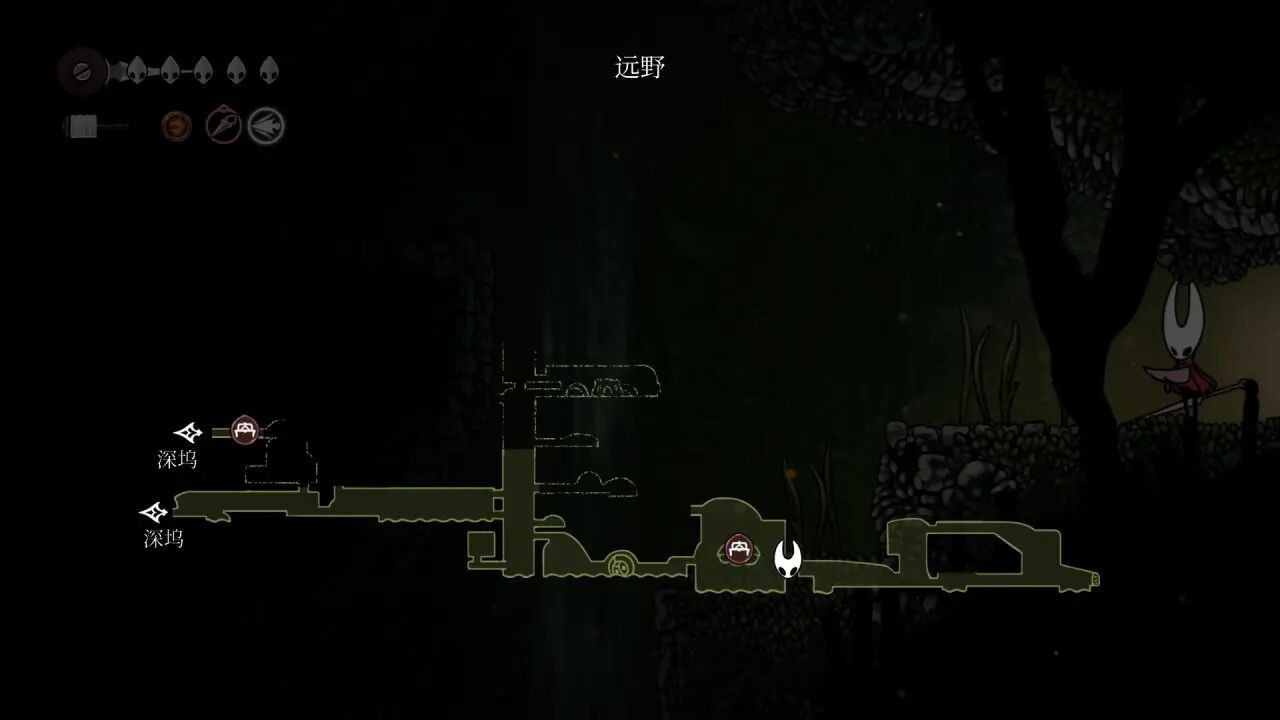The height and width of the screenshot is (720, 1280).
Task: Select the orange round tool icon
Action: coord(177,126)
